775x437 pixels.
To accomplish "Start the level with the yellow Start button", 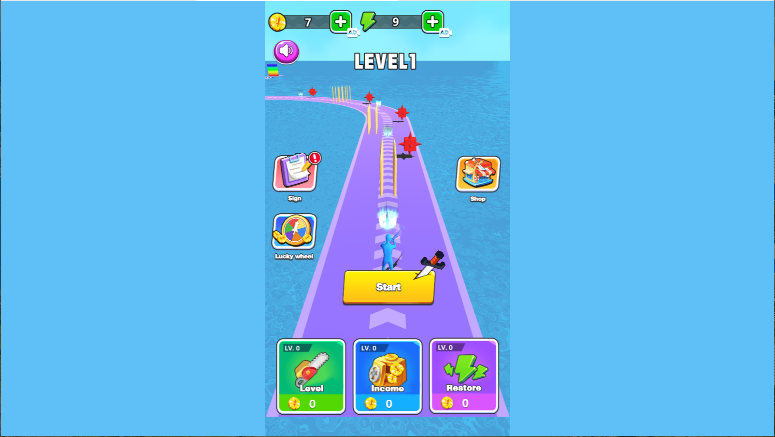I will (389, 286).
